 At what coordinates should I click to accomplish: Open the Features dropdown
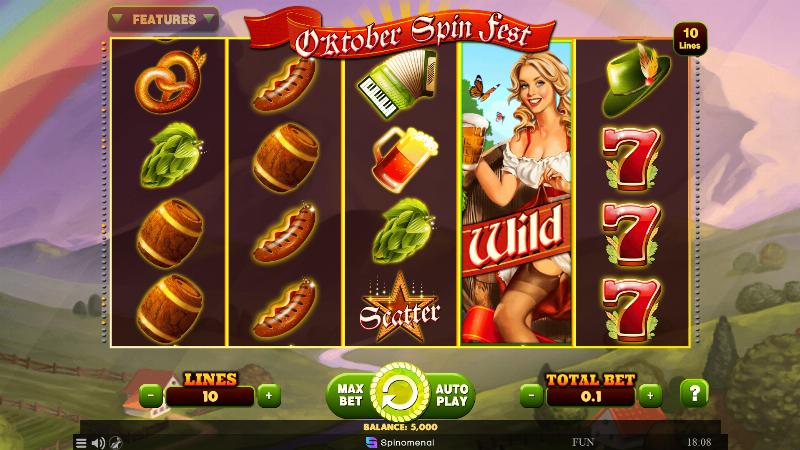point(162,18)
